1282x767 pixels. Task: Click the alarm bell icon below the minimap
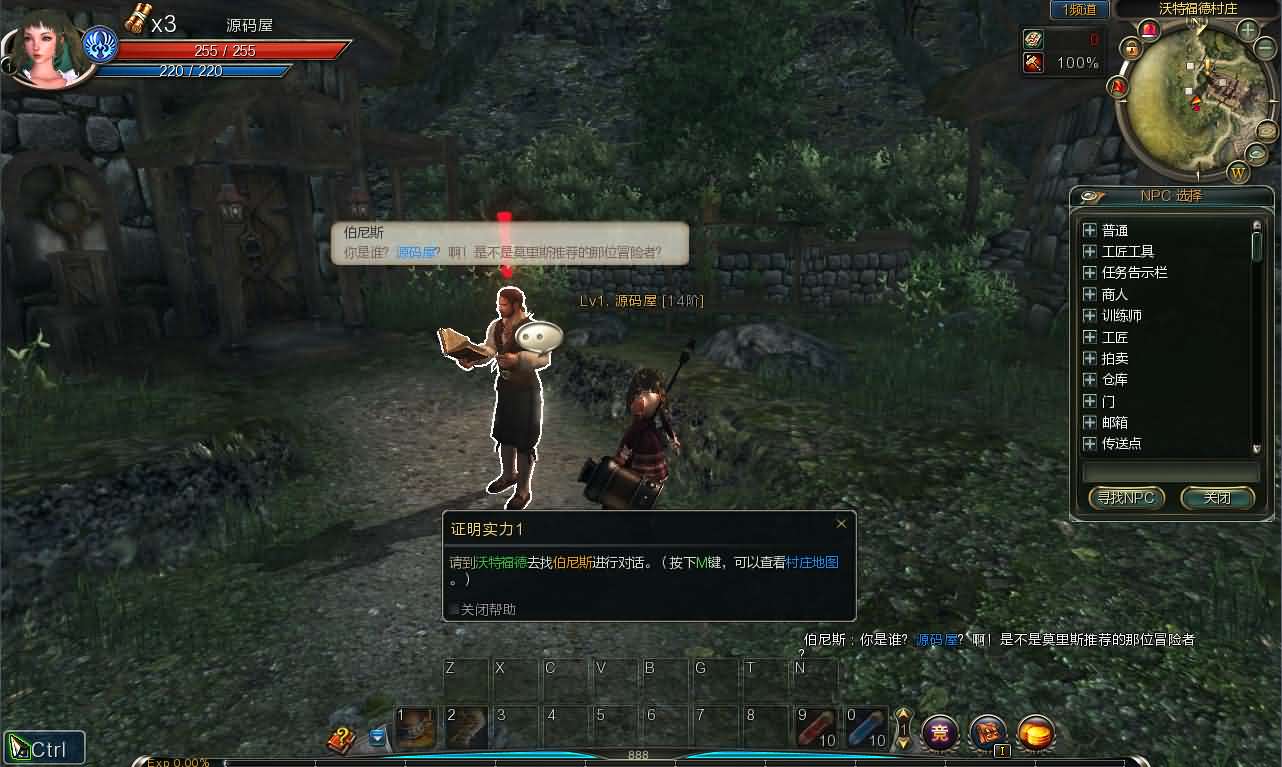[x=1149, y=31]
